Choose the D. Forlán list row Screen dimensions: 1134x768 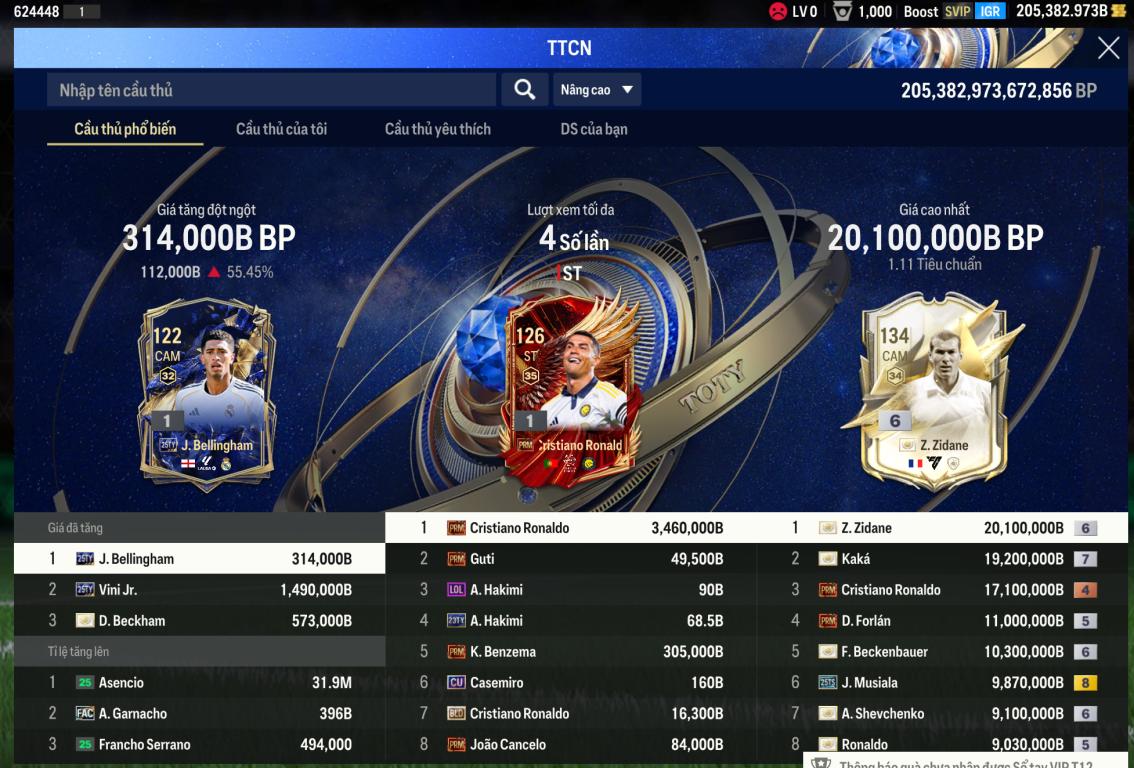click(x=942, y=621)
